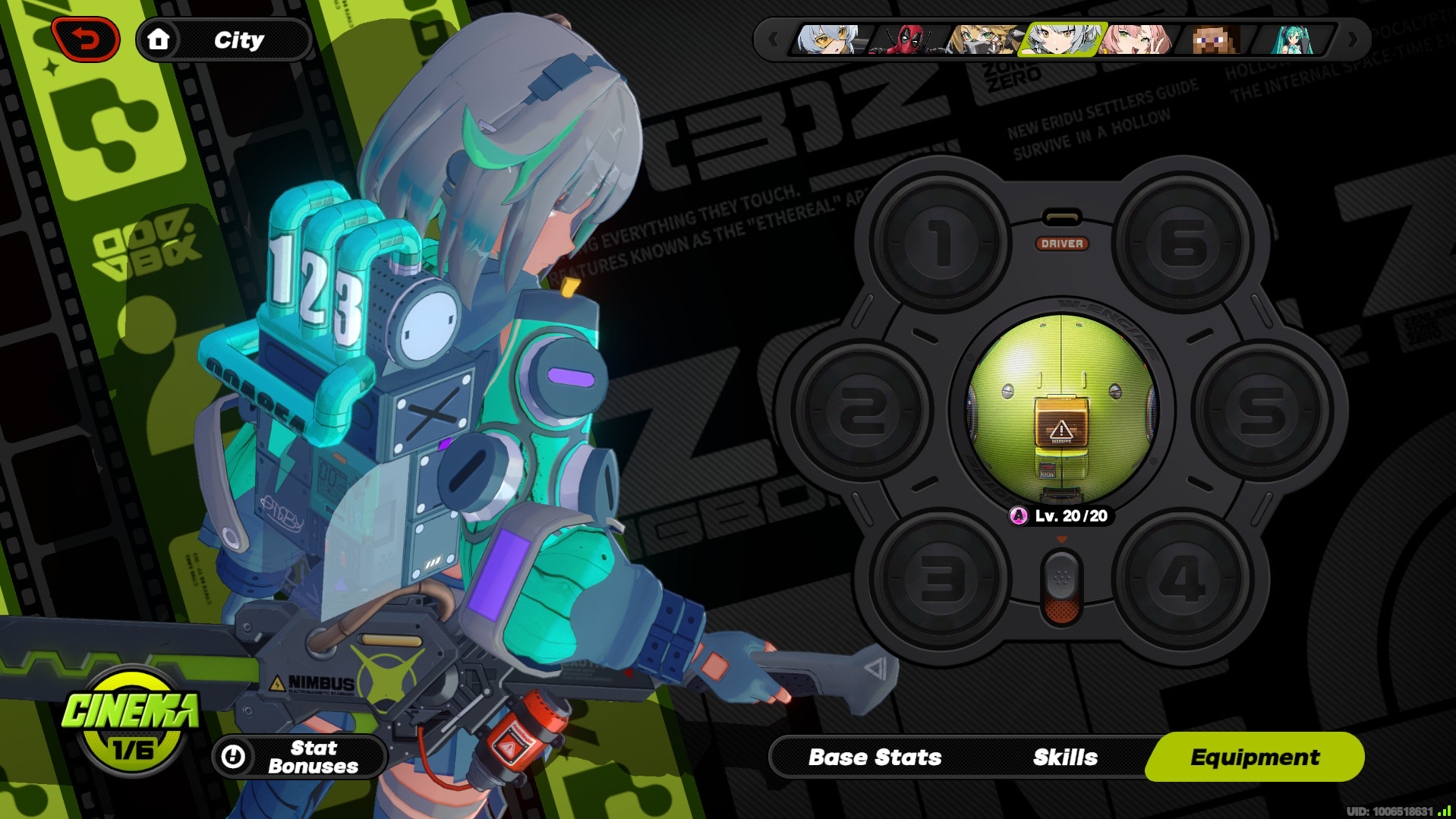Switch to the Base Stats tab
Image resolution: width=1456 pixels, height=819 pixels.
point(875,756)
